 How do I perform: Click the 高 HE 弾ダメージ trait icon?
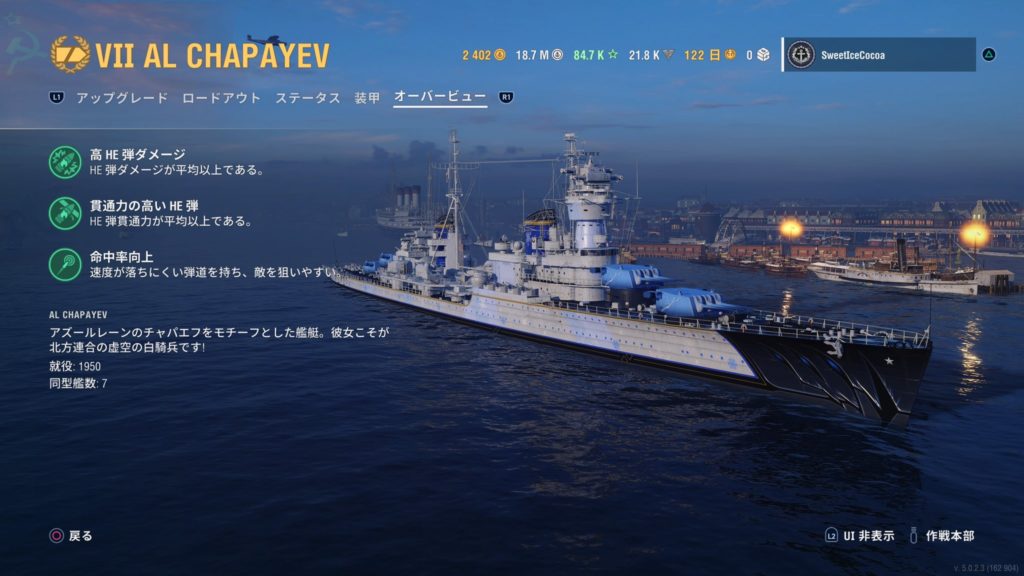click(x=66, y=161)
